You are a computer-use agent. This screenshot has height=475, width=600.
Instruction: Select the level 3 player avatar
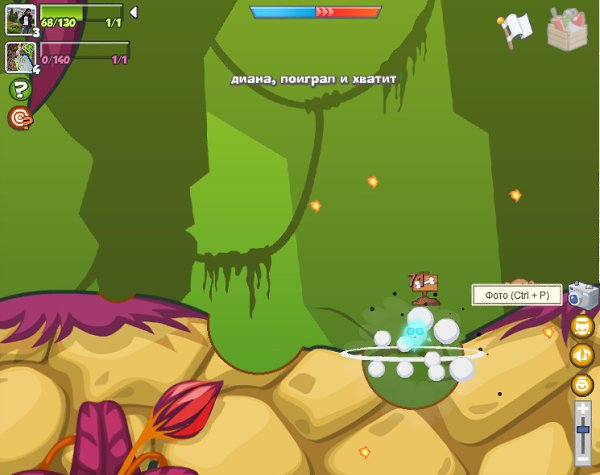point(21,18)
